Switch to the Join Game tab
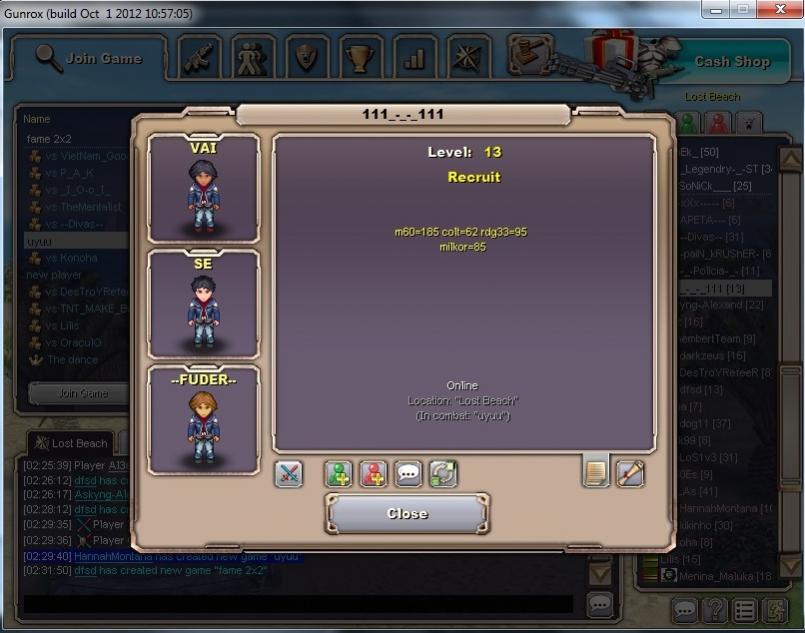805x633 pixels. pos(89,58)
